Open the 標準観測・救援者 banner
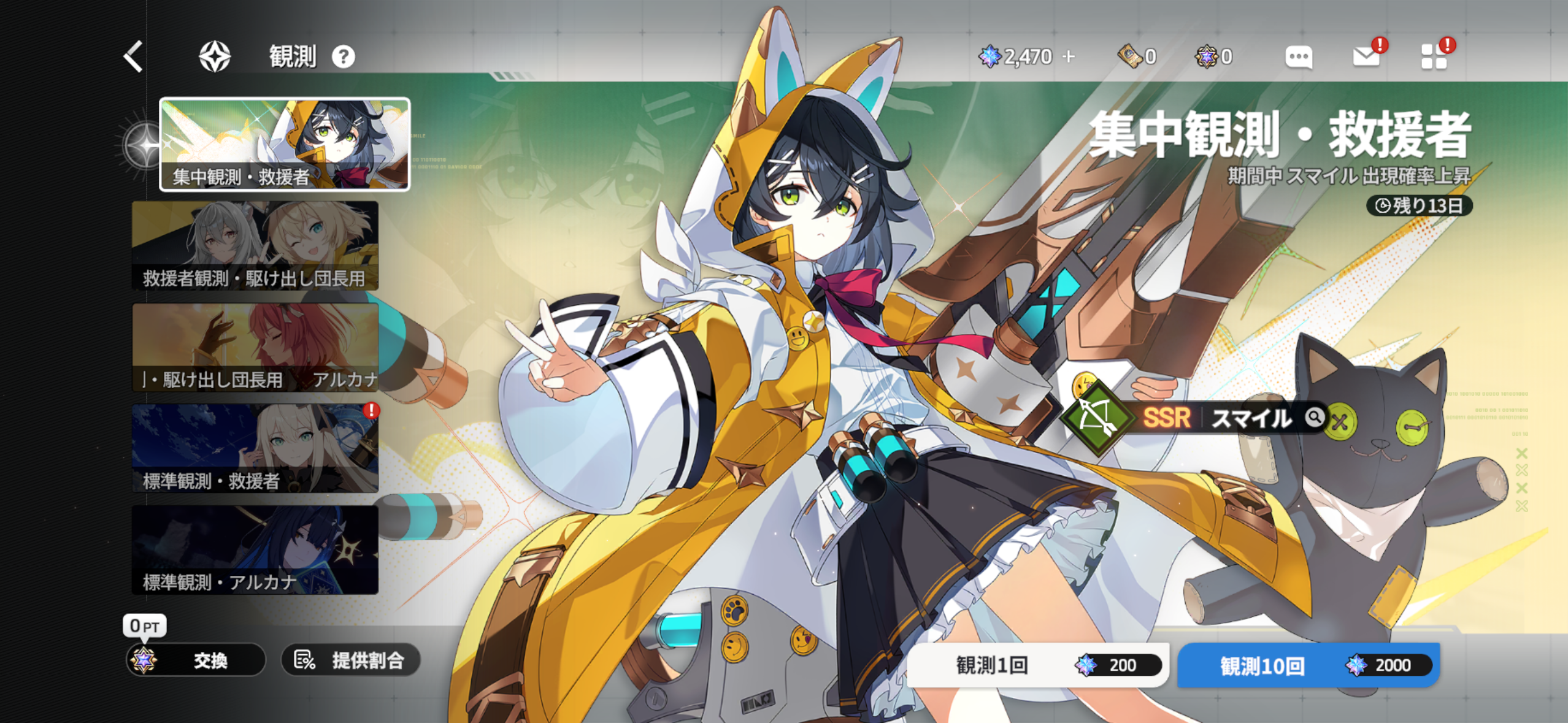This screenshot has height=723, width=1568. (x=255, y=448)
